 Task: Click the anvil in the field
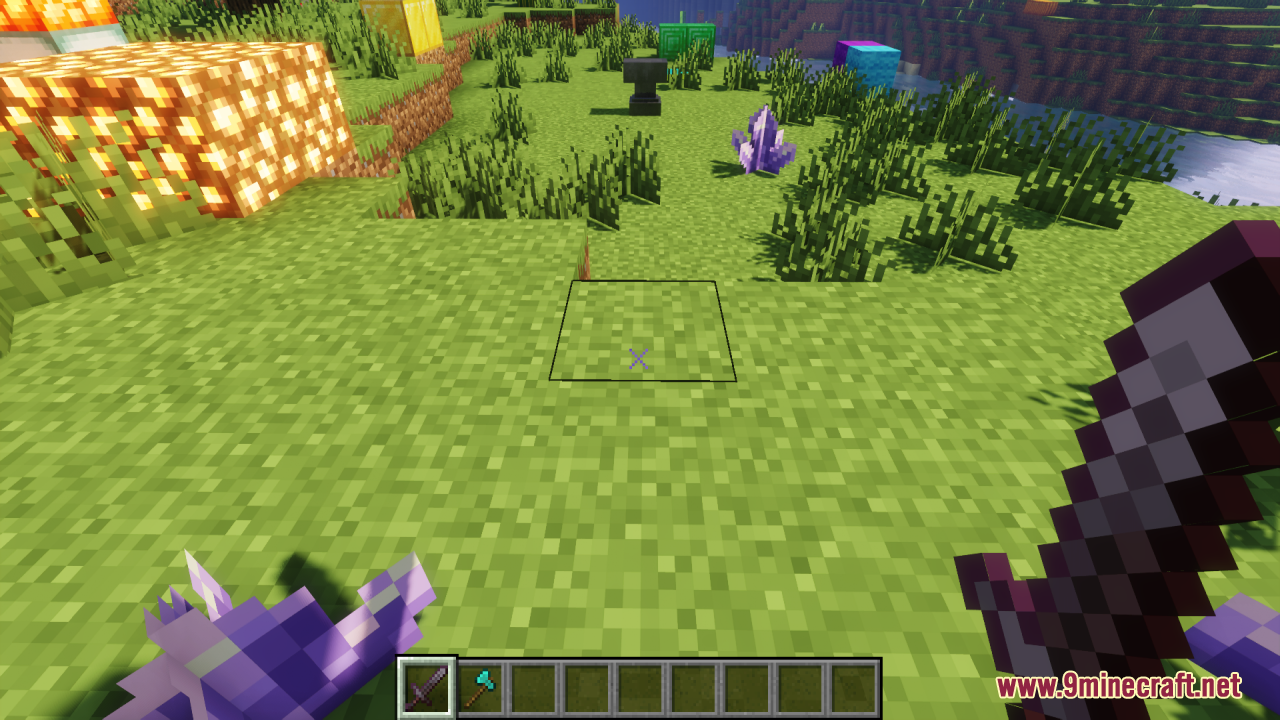(x=644, y=85)
